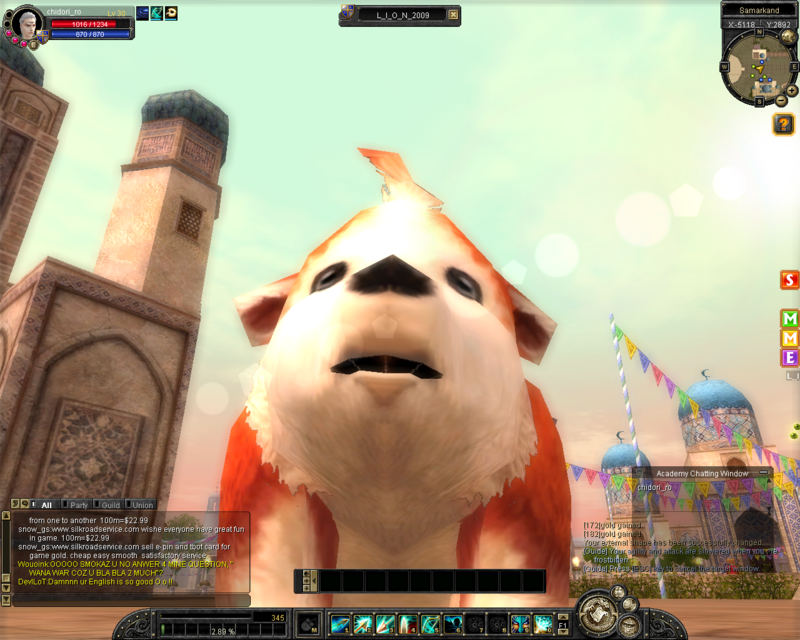Click the Samarkand minimap
The height and width of the screenshot is (640, 800).
759,65
